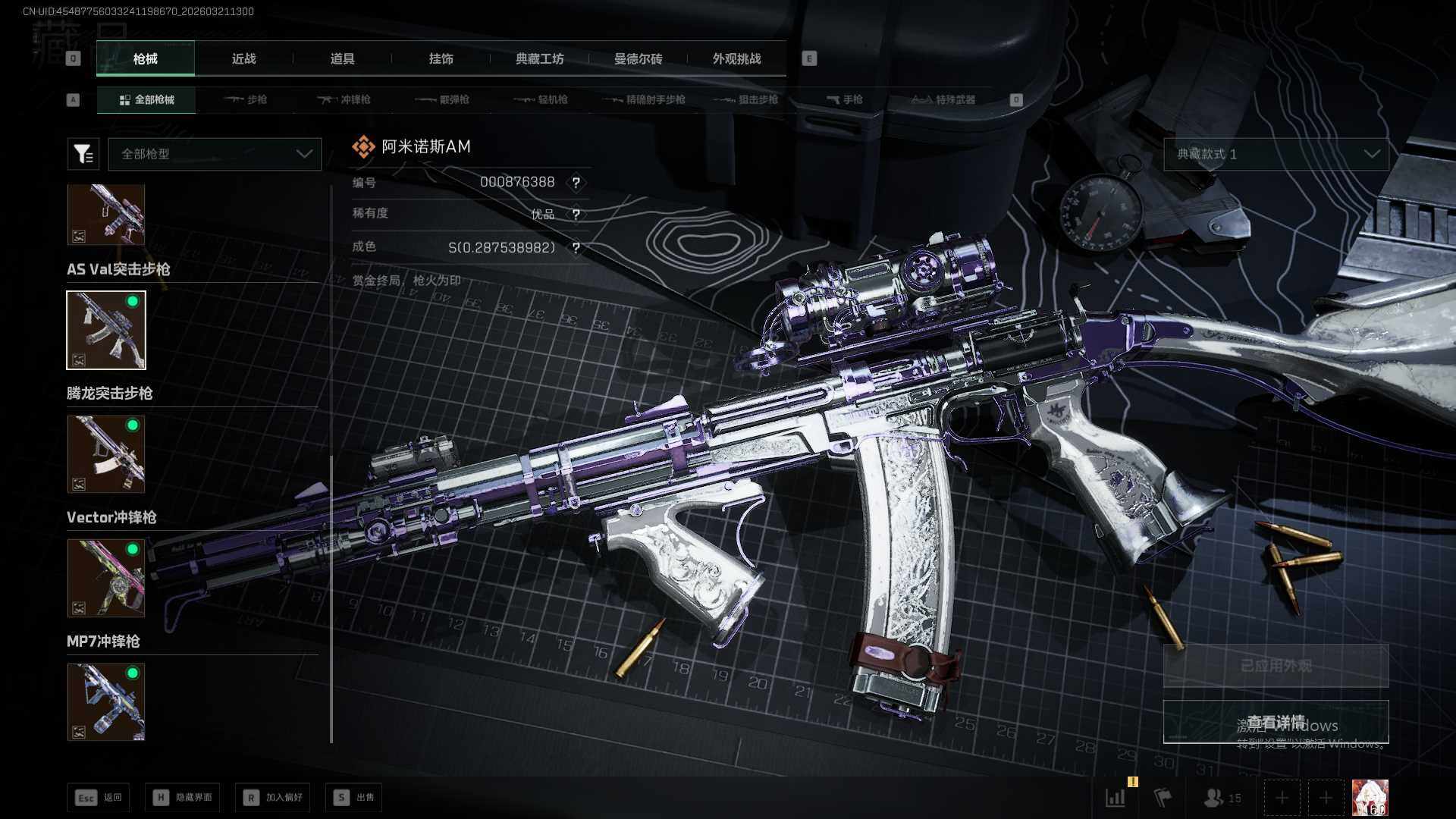Image resolution: width=1456 pixels, height=819 pixels.
Task: Click the 出售 (sell) button
Action: coord(354,797)
